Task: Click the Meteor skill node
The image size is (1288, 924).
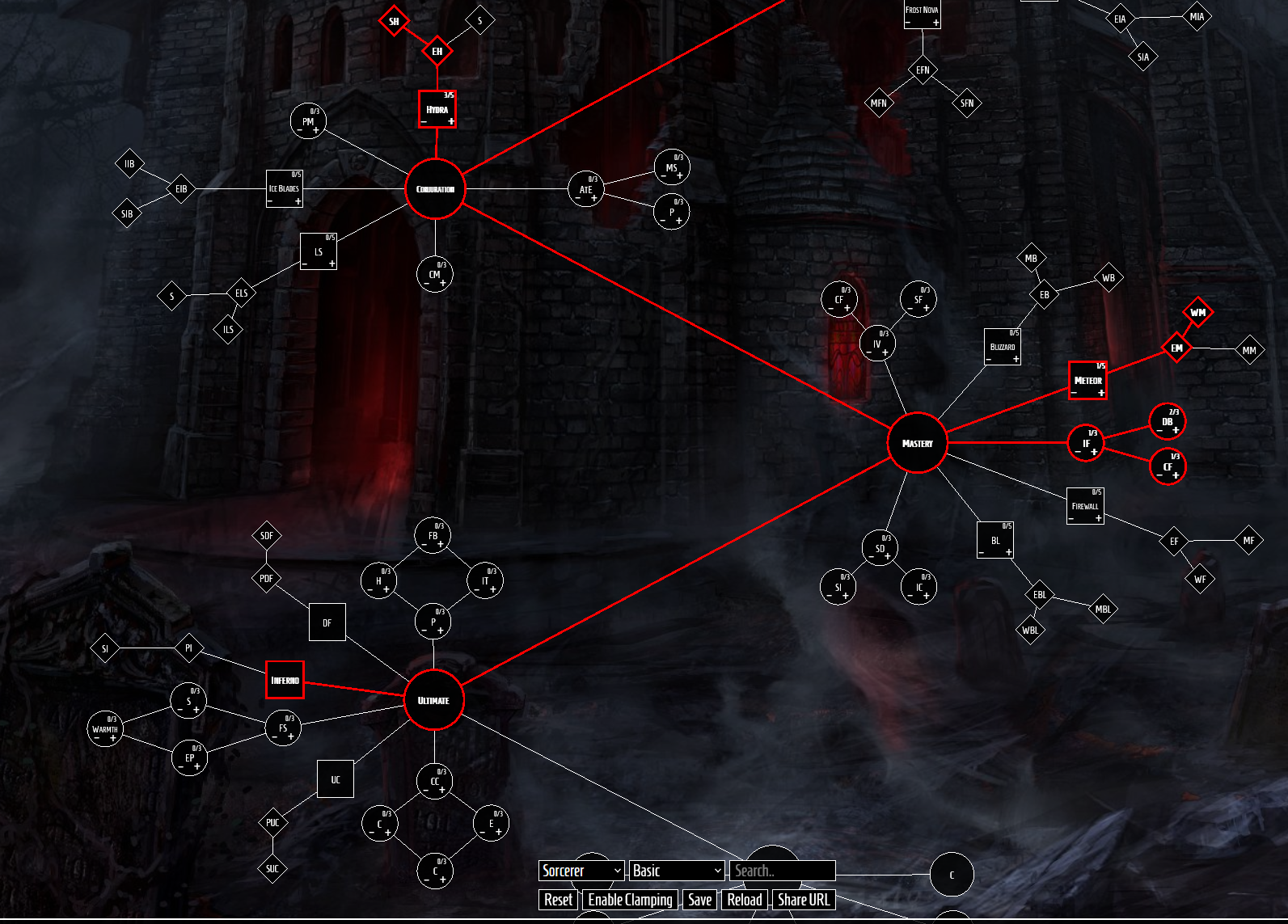Action: (x=1087, y=379)
